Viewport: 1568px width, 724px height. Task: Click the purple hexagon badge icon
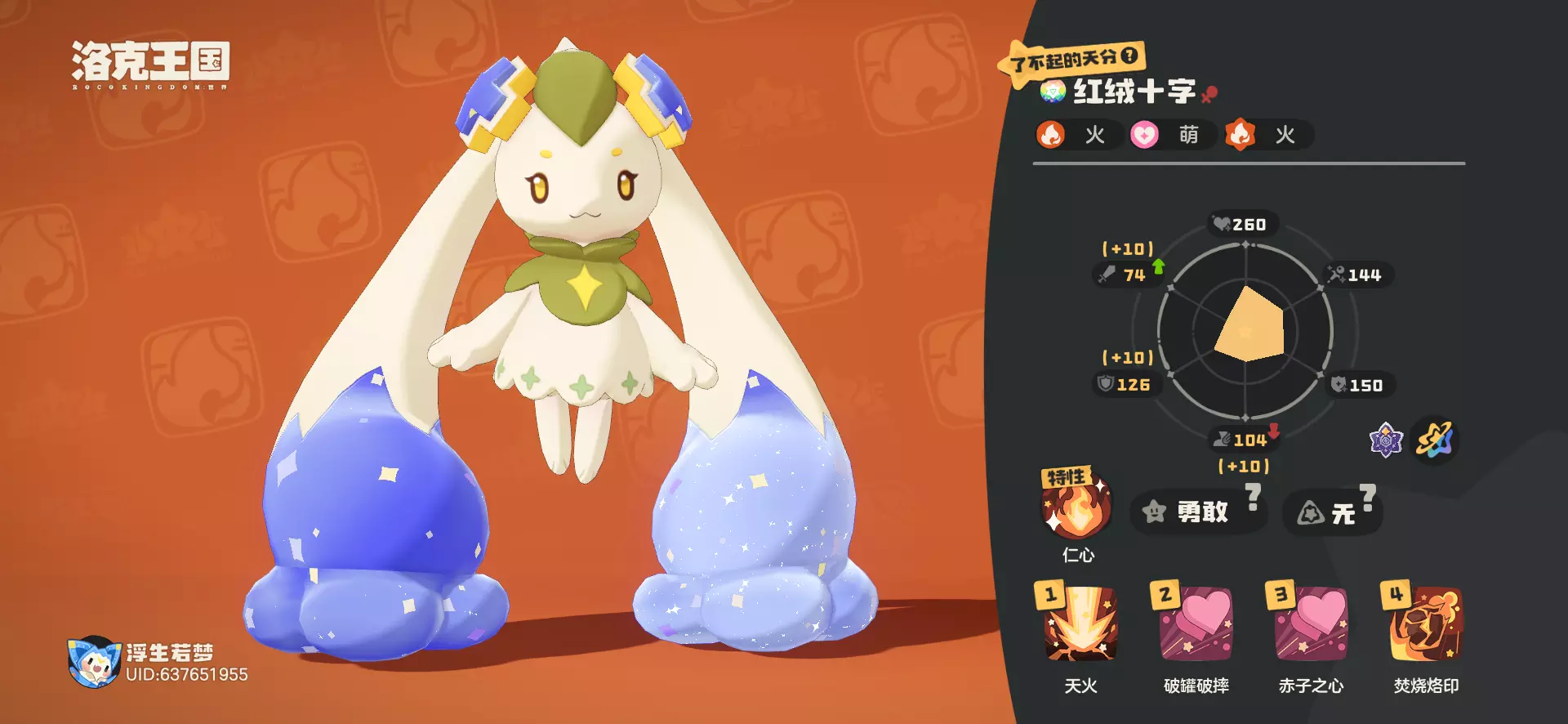pos(1385,441)
